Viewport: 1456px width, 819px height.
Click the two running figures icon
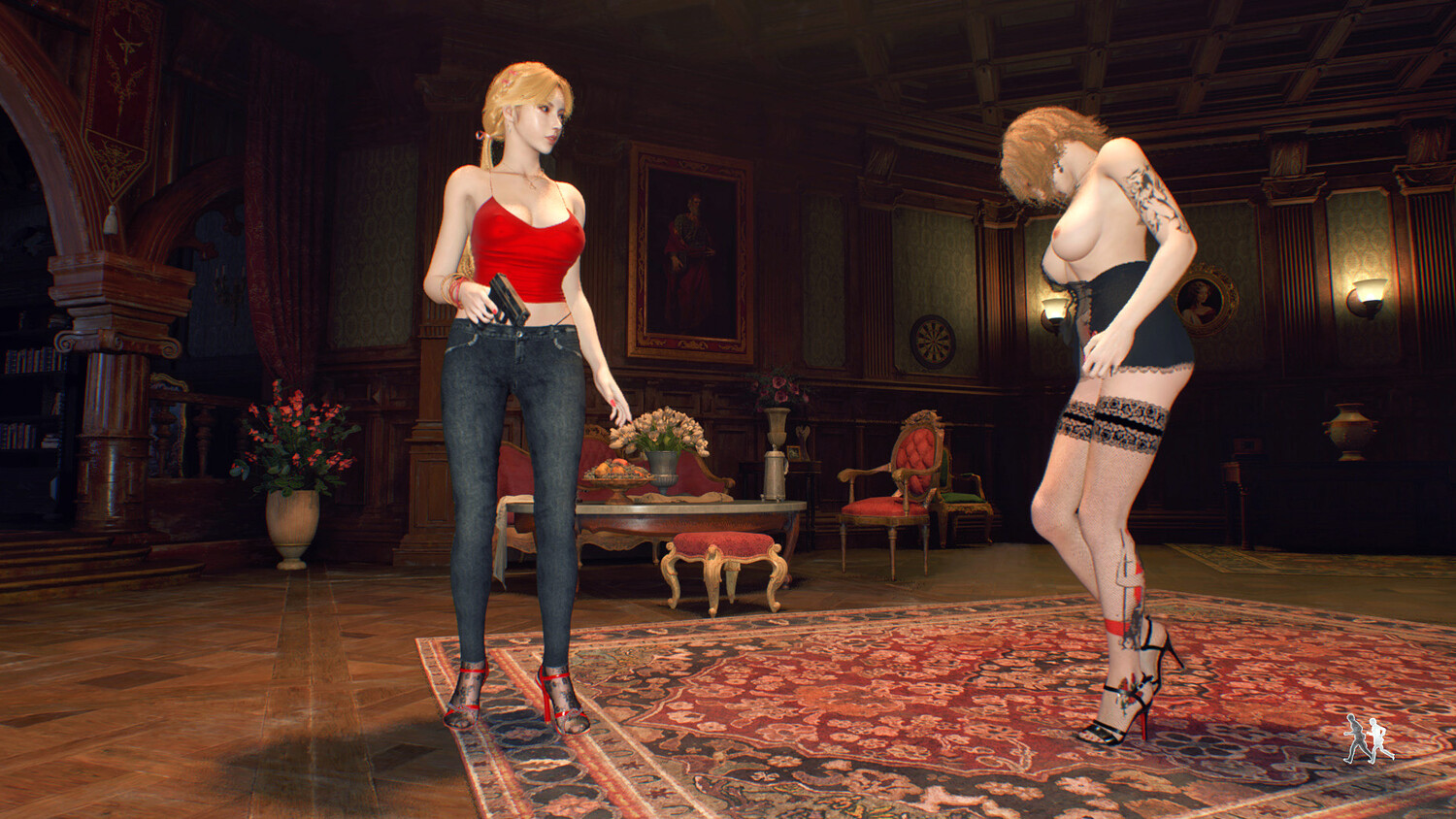click(x=1369, y=739)
